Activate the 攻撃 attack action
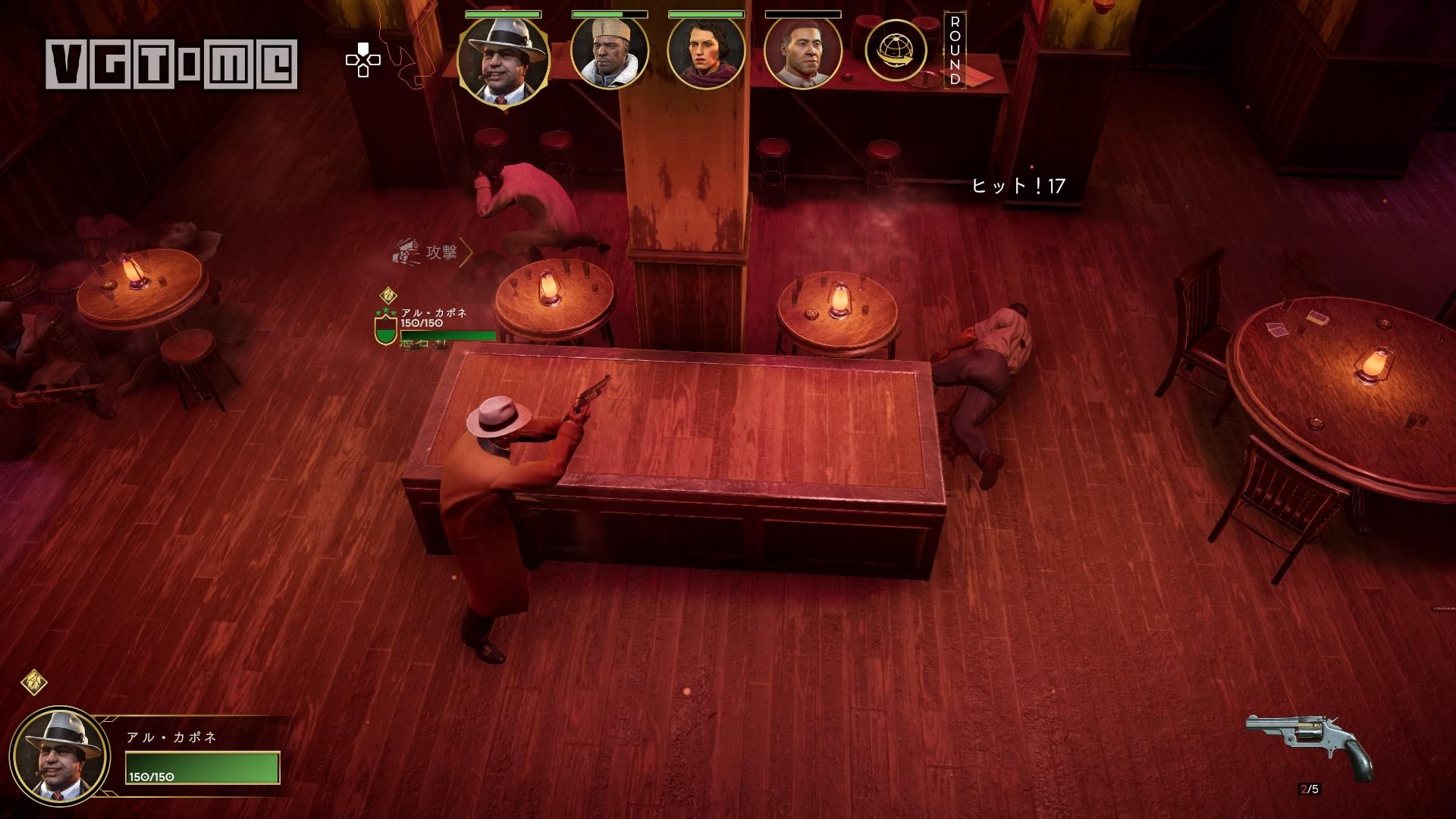 pyautogui.click(x=432, y=253)
